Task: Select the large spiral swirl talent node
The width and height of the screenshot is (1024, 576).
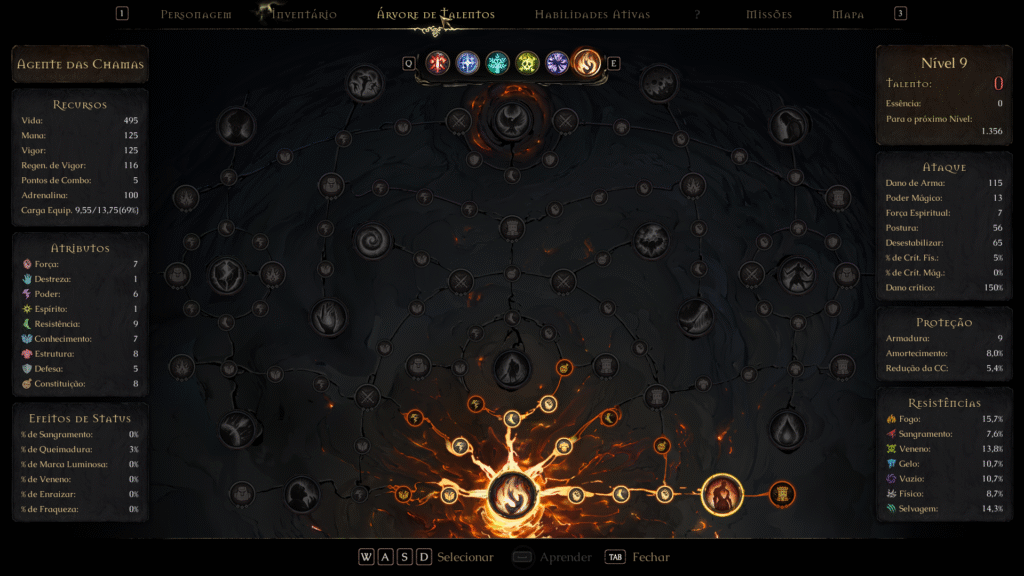Action: (376, 240)
